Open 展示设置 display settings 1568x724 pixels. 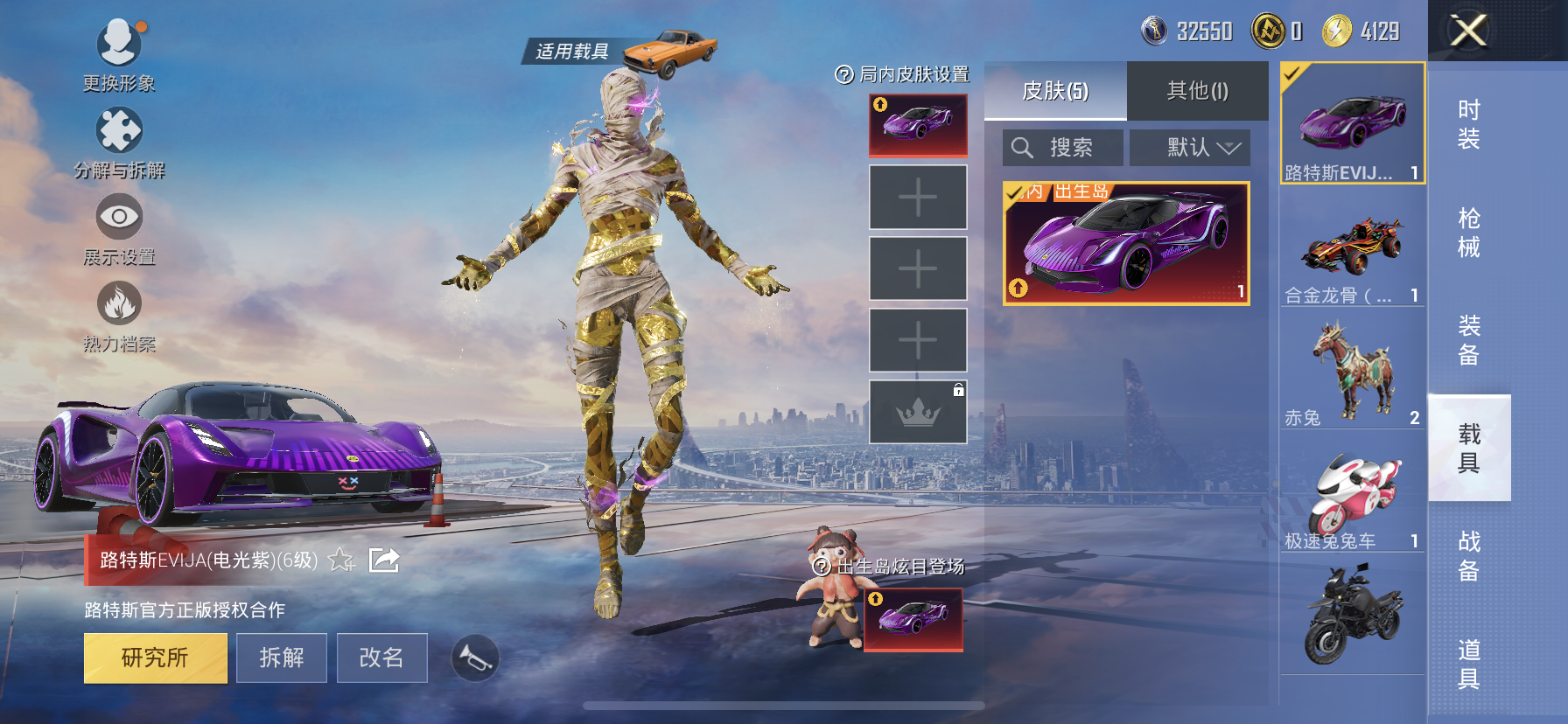click(119, 219)
